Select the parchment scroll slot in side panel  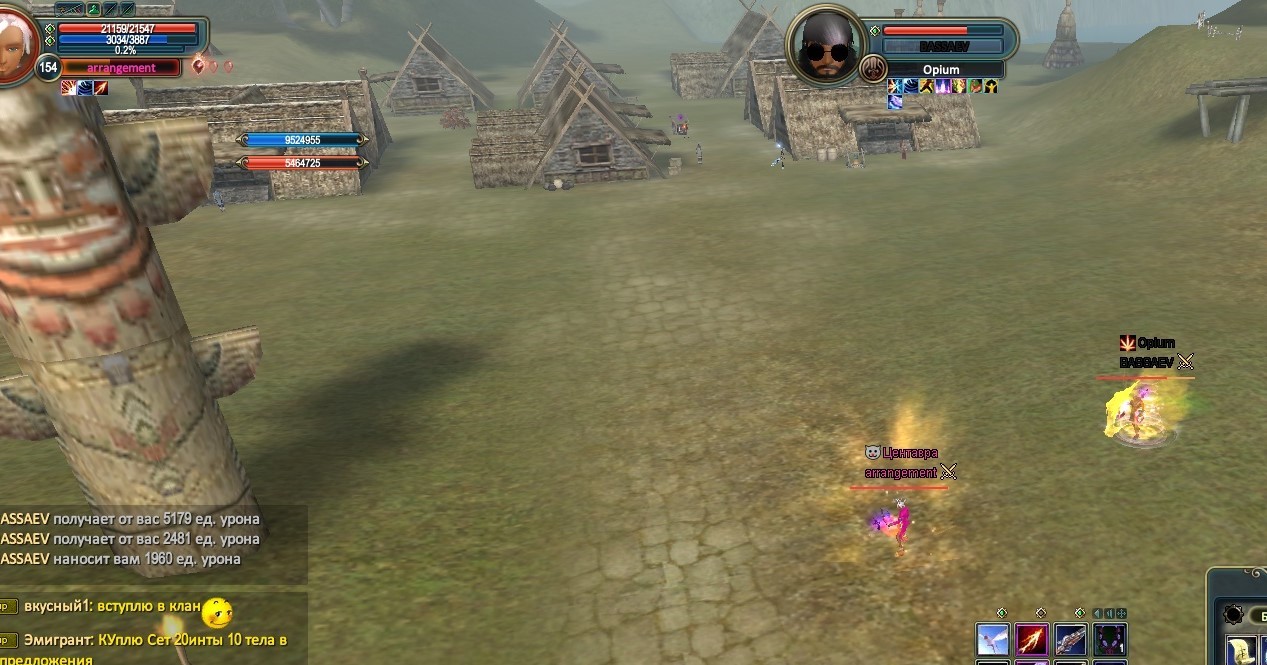coord(1241,650)
